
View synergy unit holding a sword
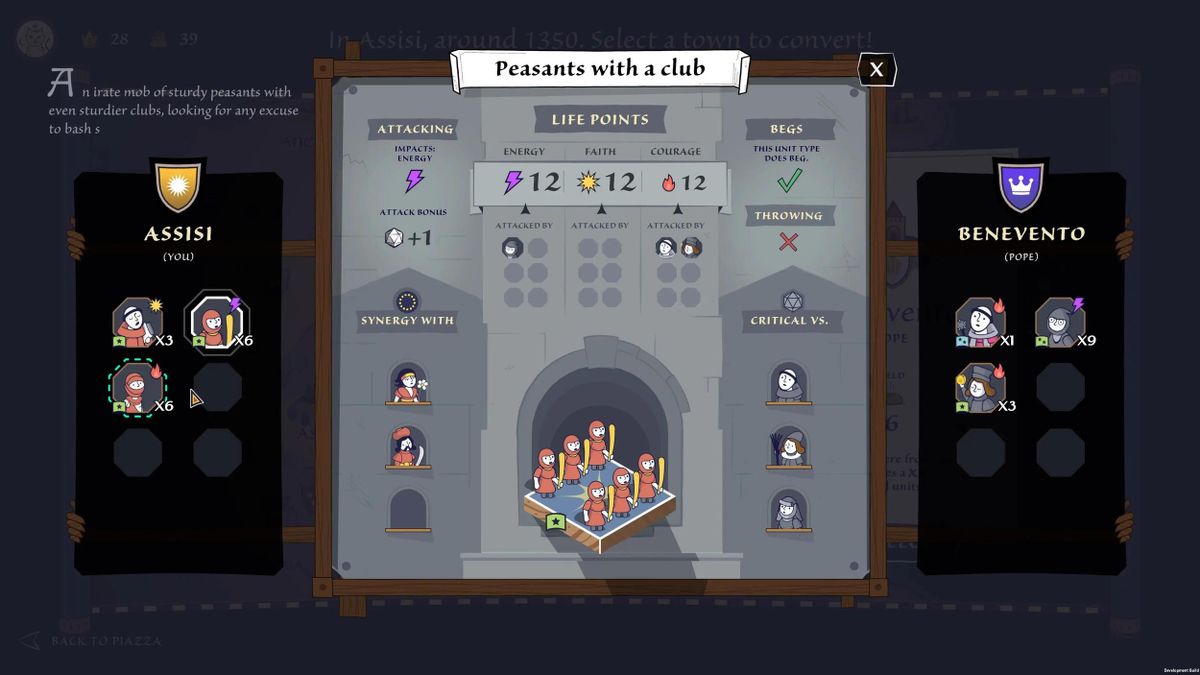408,447
